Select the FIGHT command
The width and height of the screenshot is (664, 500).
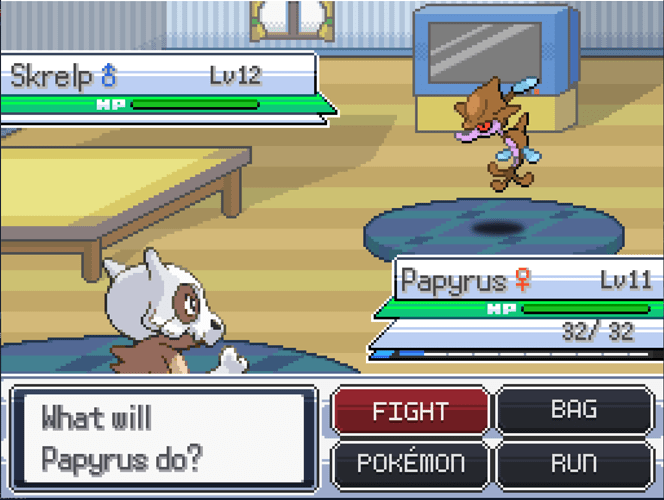click(x=410, y=412)
